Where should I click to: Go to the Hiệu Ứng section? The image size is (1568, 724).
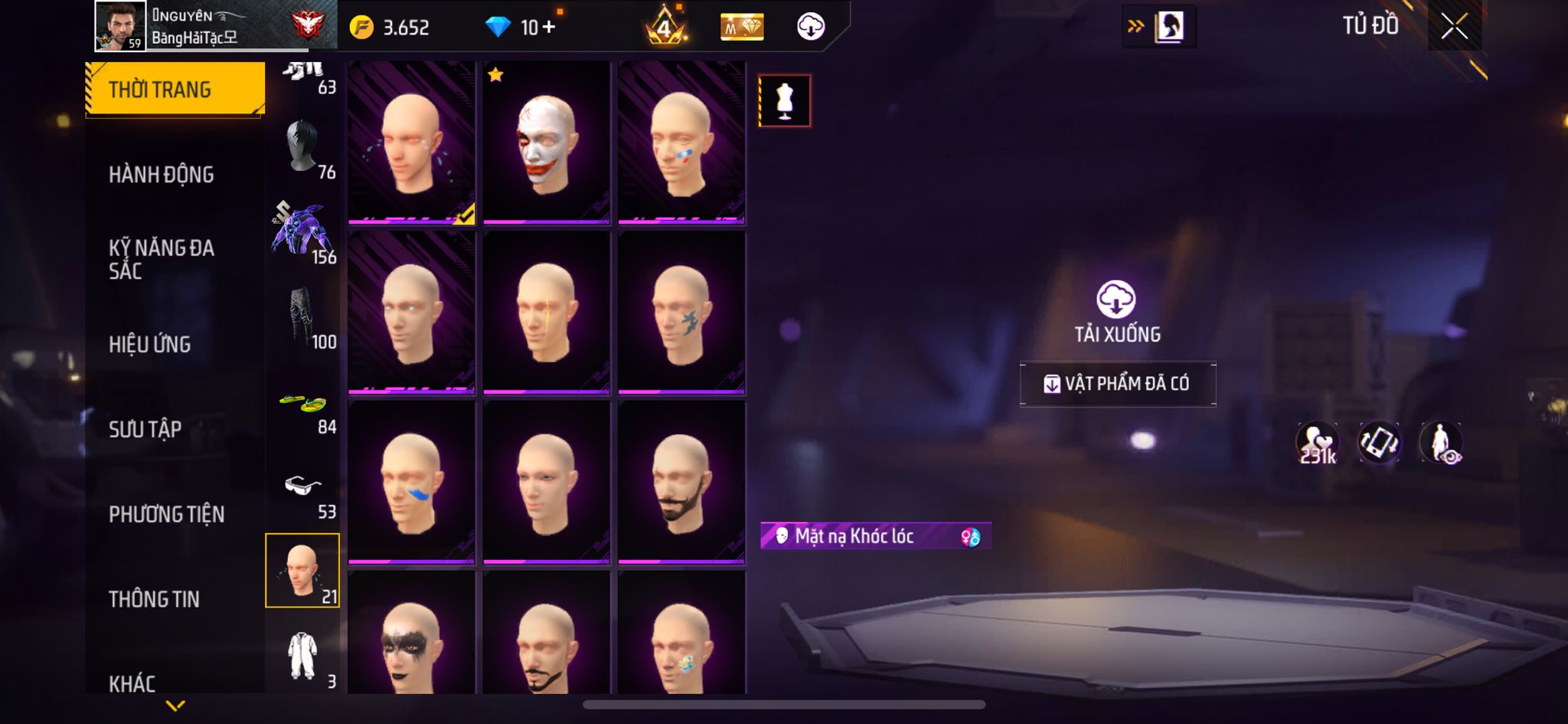coord(149,345)
